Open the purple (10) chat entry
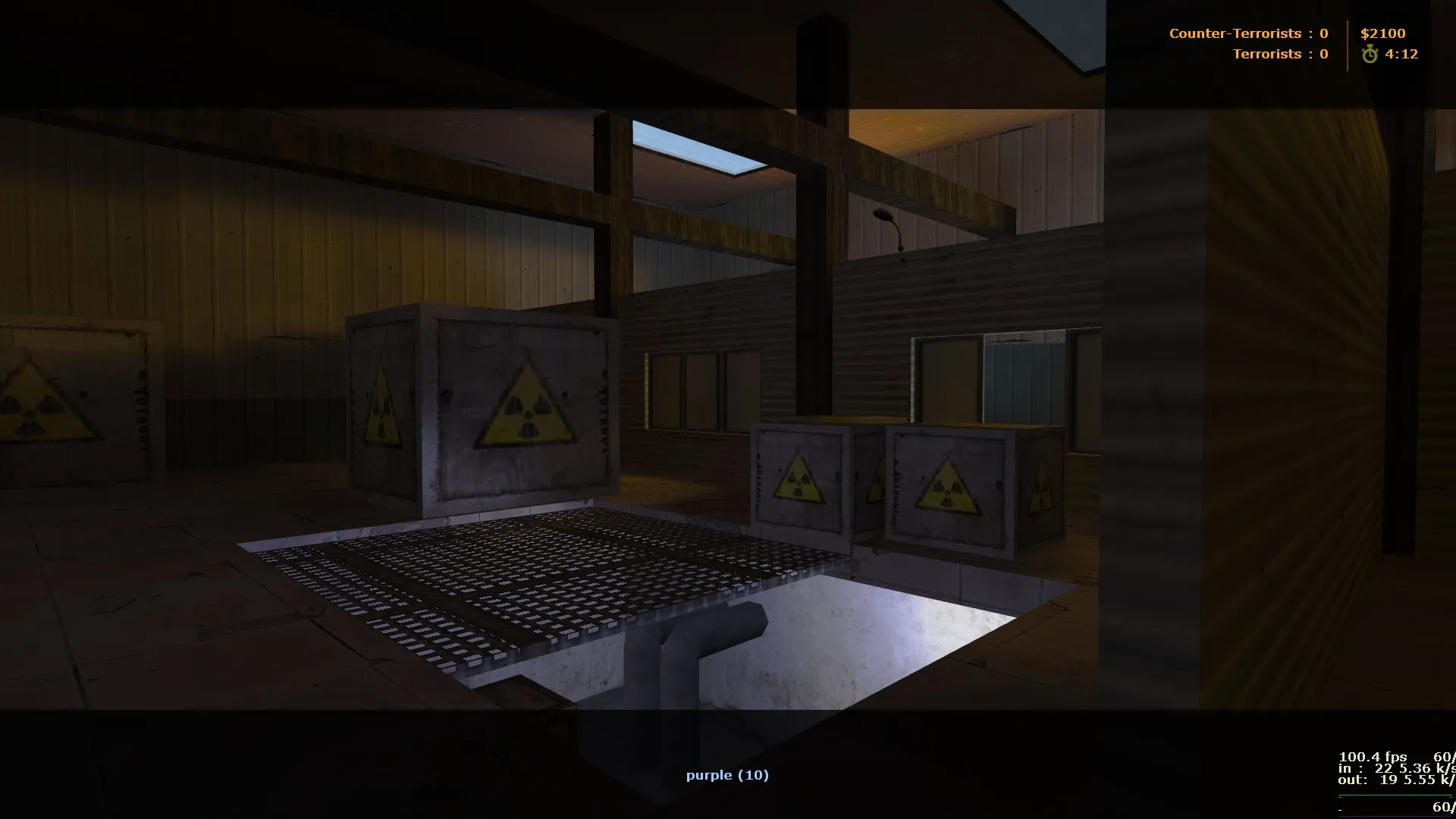Screen dimensions: 1456x819 [727, 775]
